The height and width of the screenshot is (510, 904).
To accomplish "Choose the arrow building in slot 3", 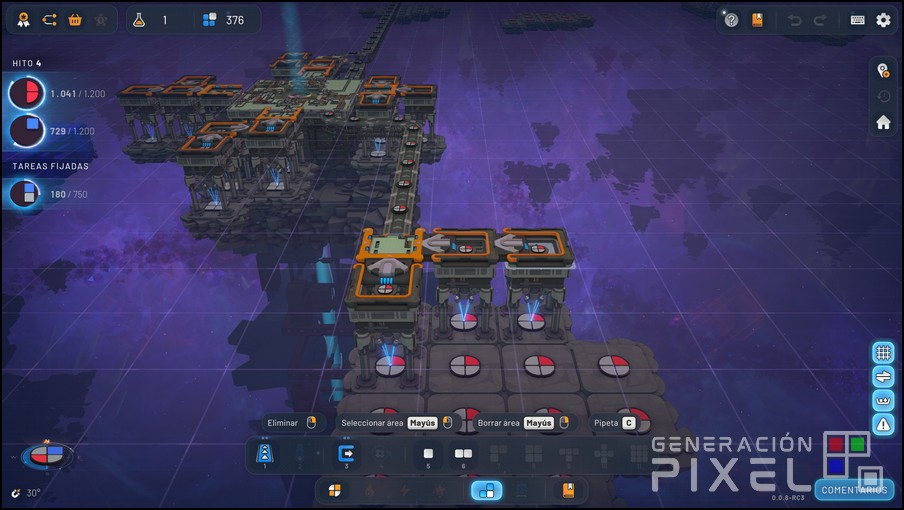I will coord(347,454).
